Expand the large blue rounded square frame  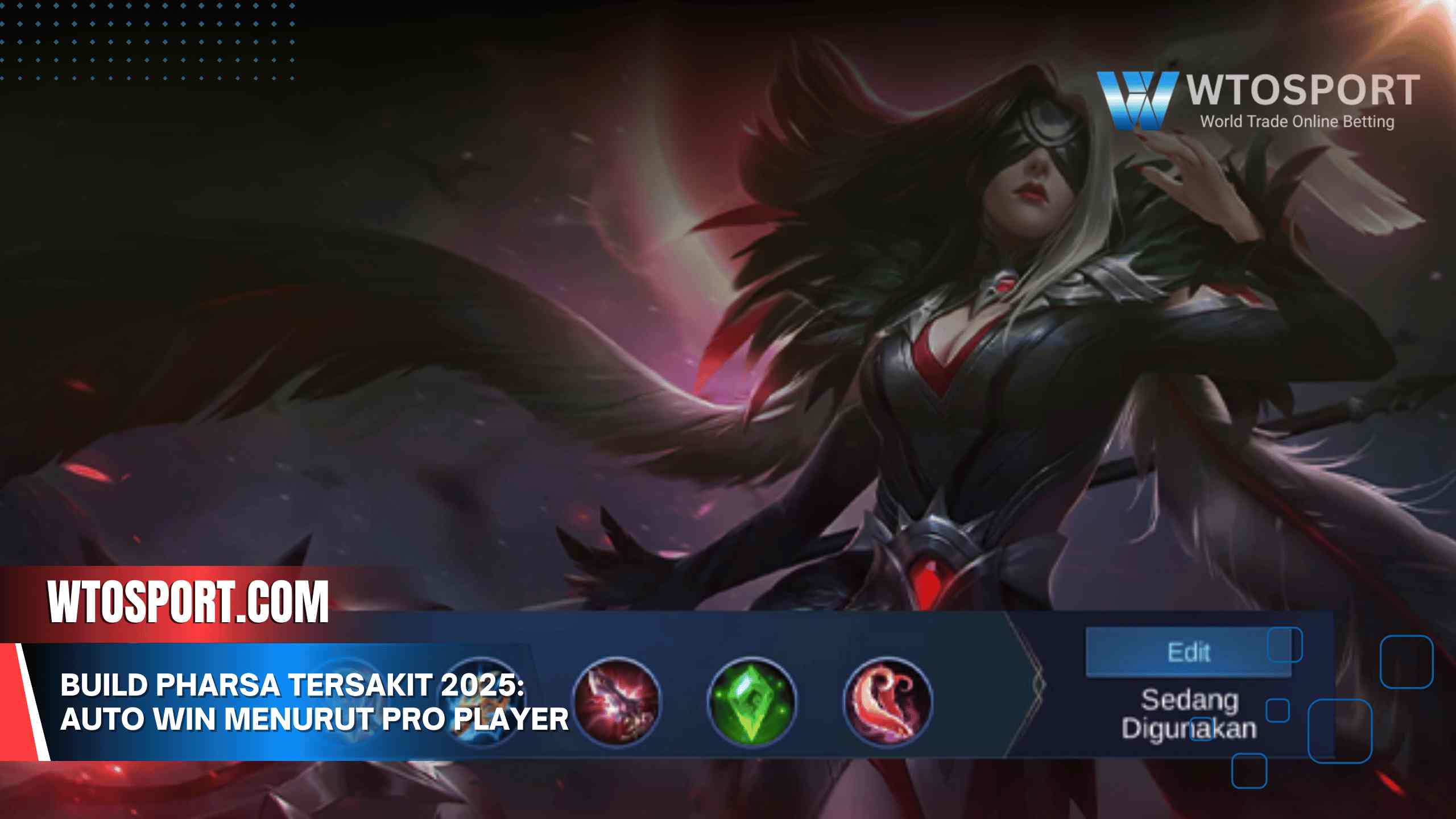pyautogui.click(x=1341, y=730)
